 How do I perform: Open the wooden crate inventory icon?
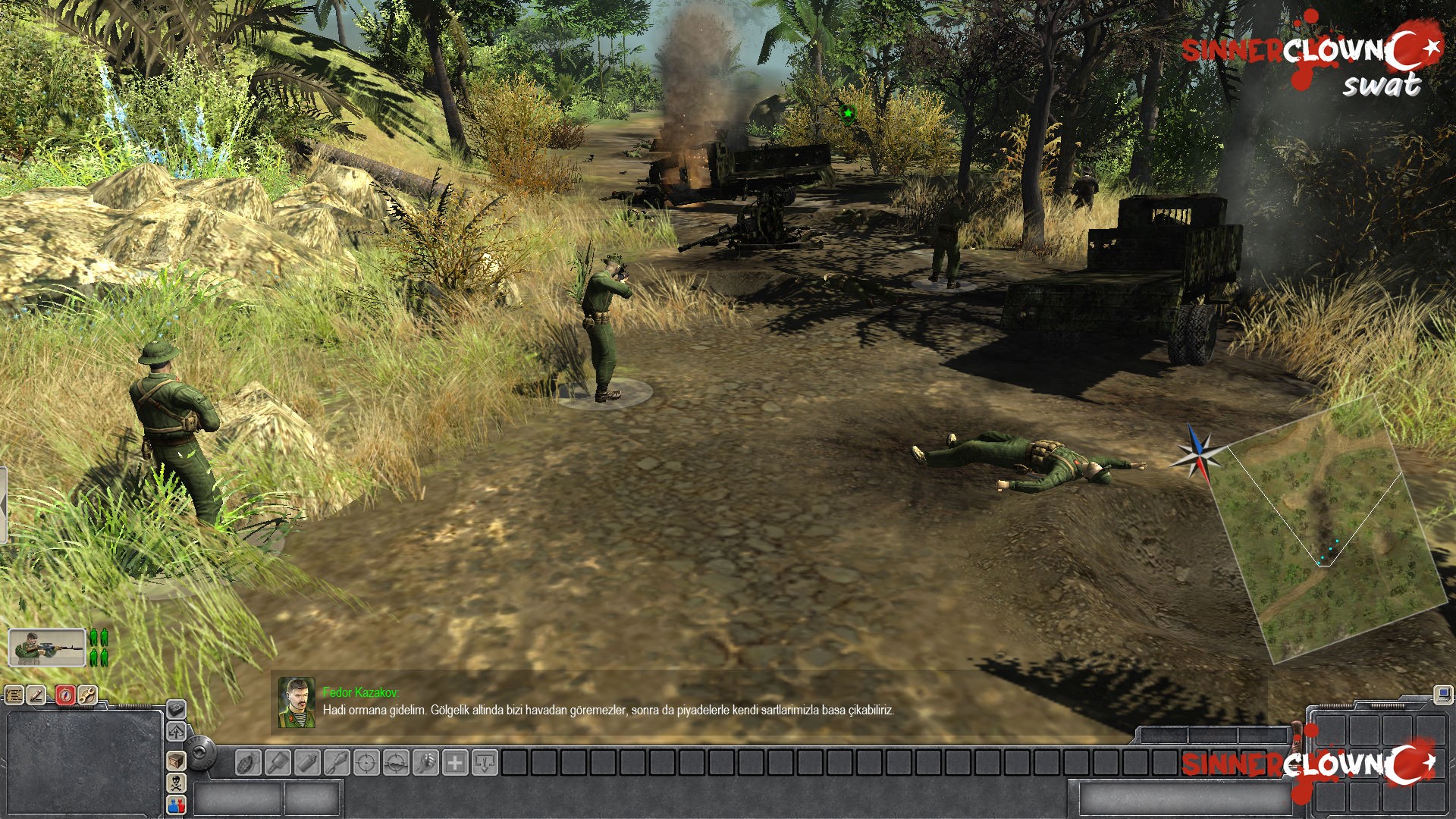tap(176, 761)
